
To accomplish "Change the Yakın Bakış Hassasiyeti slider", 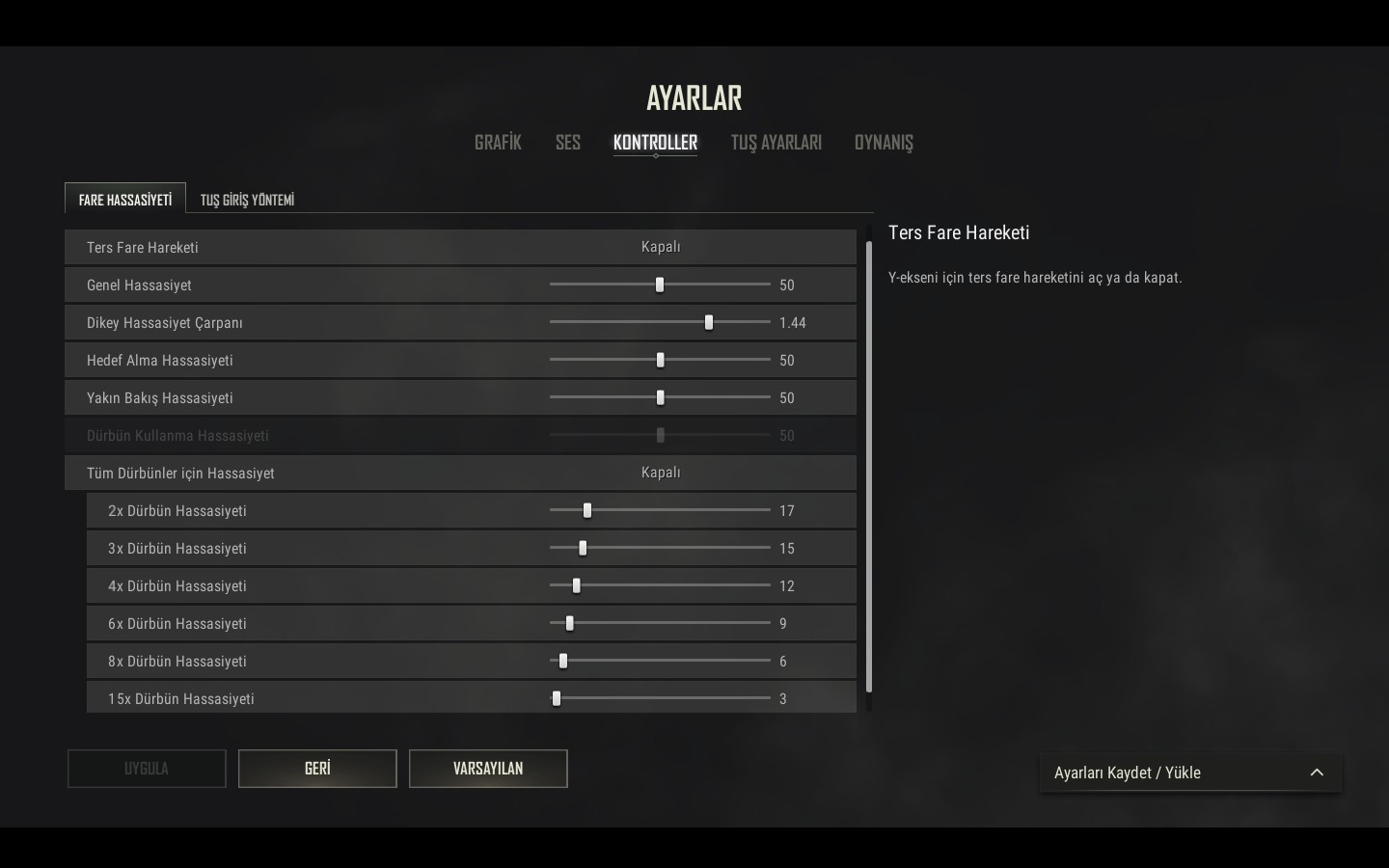I will [660, 397].
